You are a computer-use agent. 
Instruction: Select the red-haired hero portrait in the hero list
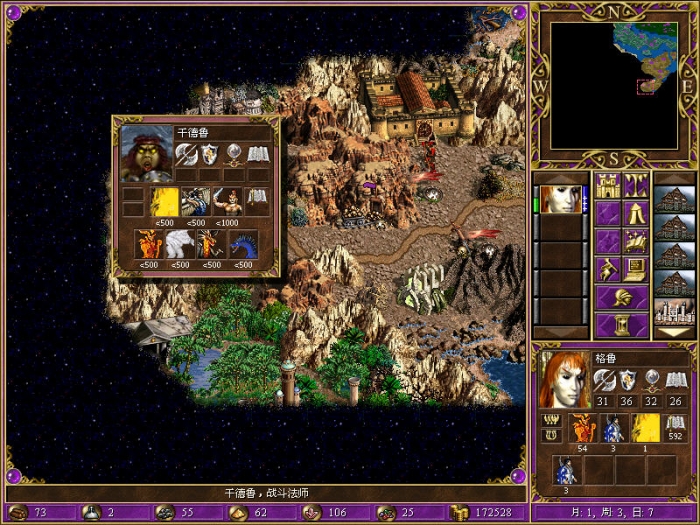(x=560, y=199)
